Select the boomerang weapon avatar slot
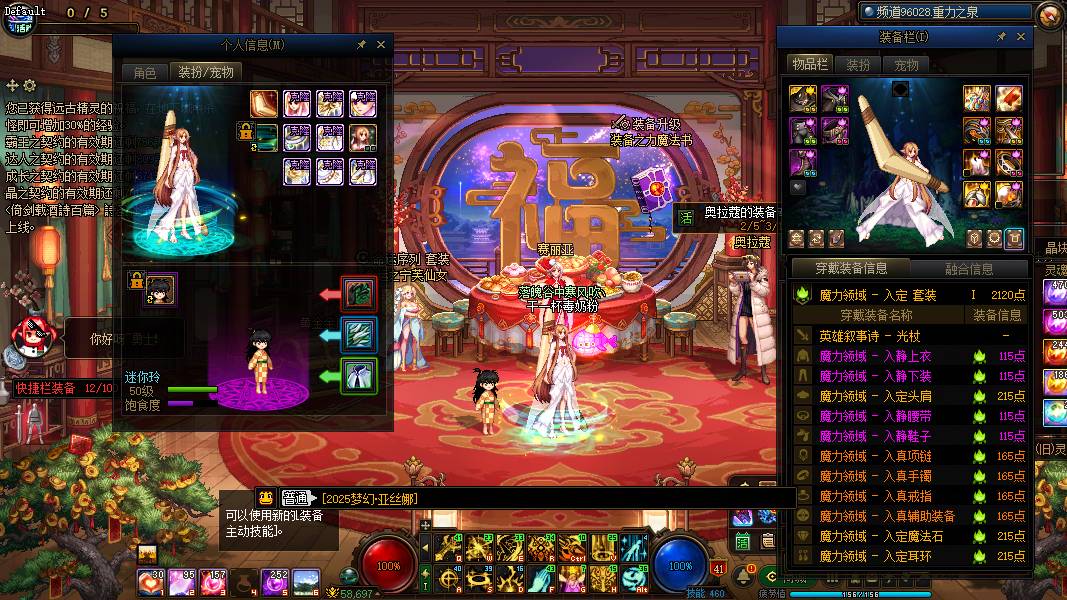1067x600 pixels. coord(264,103)
